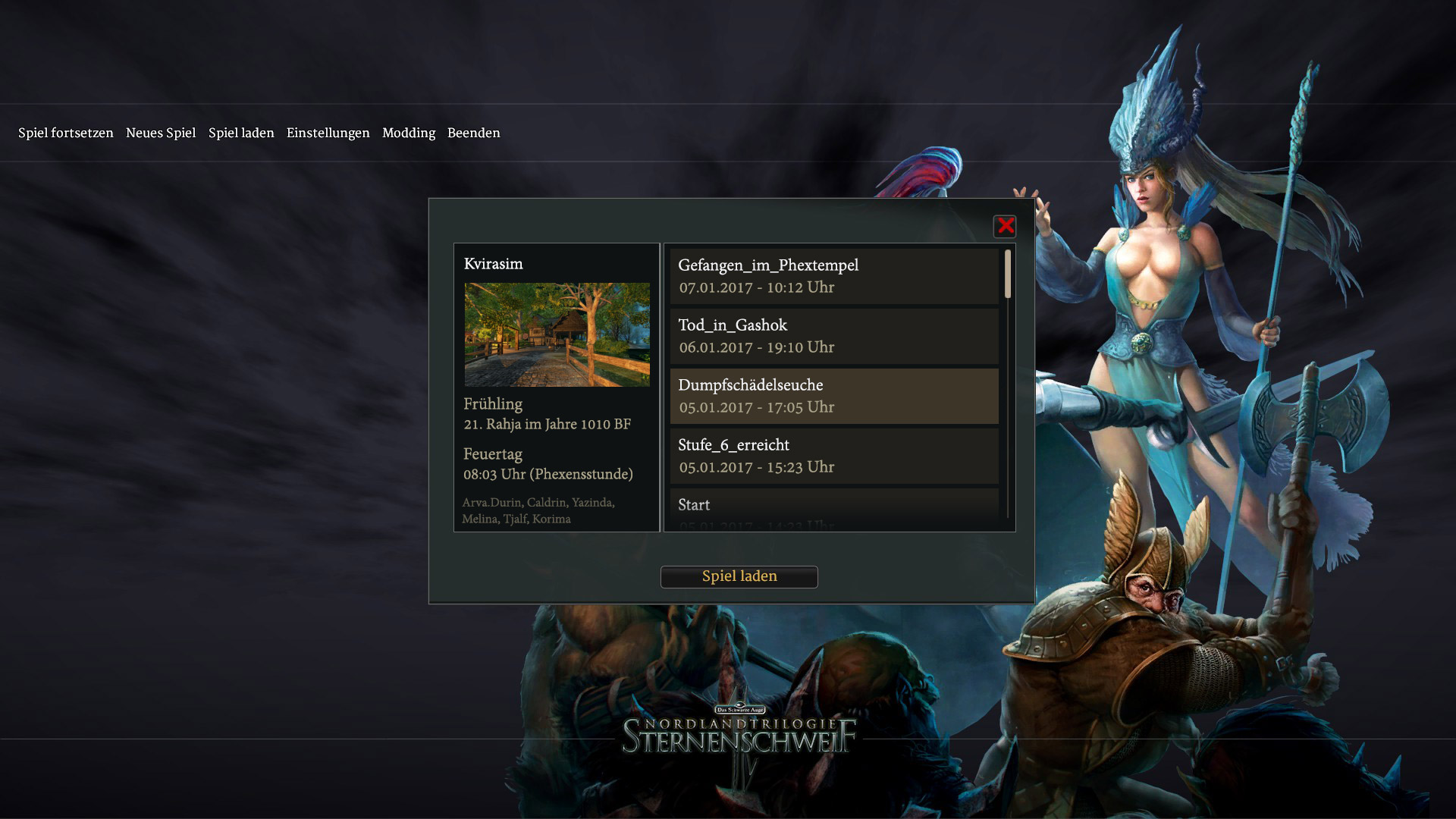This screenshot has height=819, width=1456.
Task: Choose Beenden to quit the game
Action: 474,133
